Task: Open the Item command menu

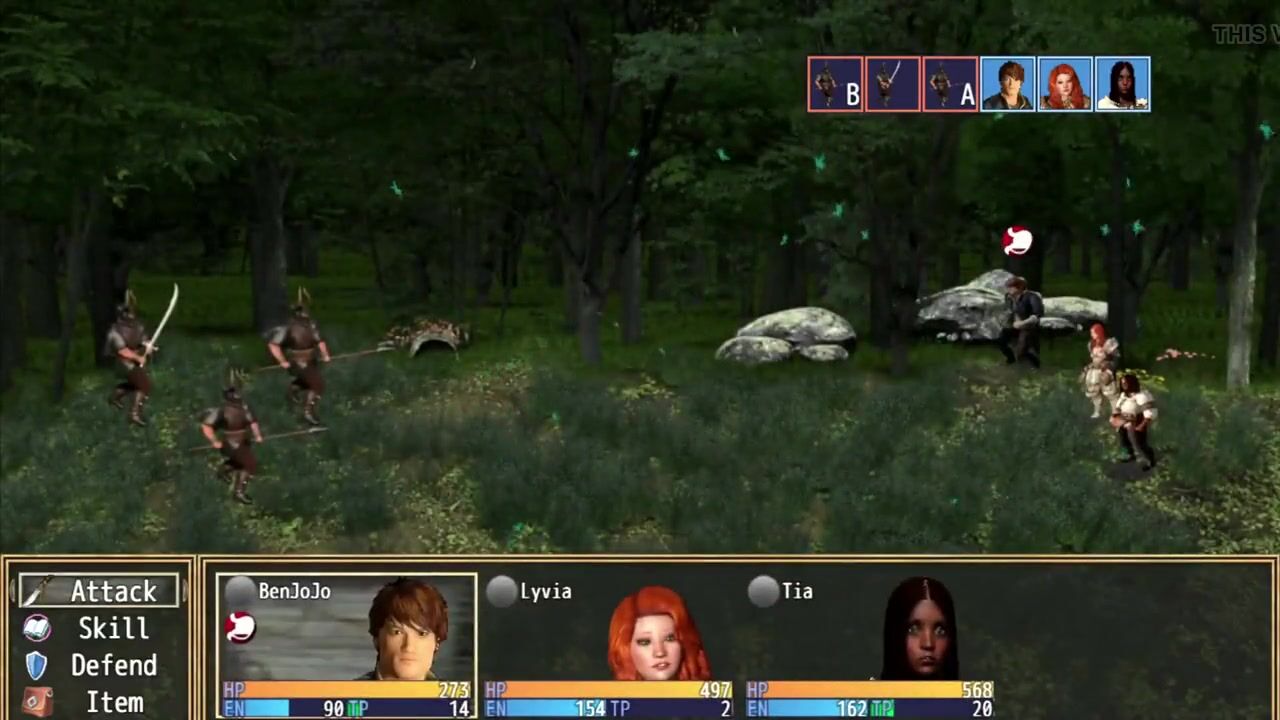Action: (98, 702)
